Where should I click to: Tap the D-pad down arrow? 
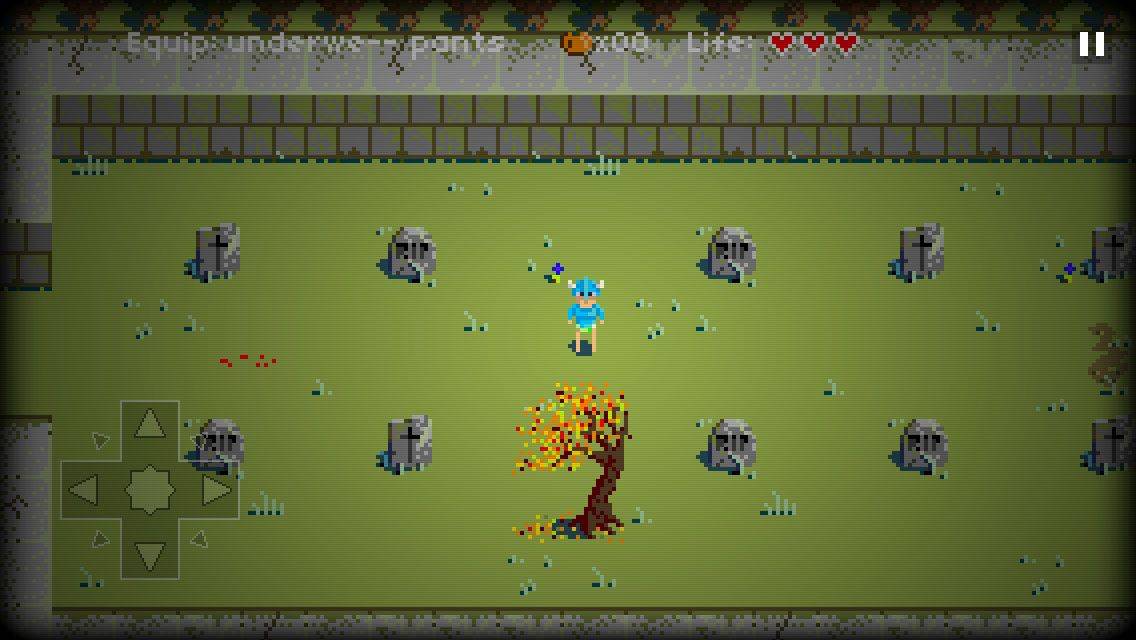click(150, 554)
